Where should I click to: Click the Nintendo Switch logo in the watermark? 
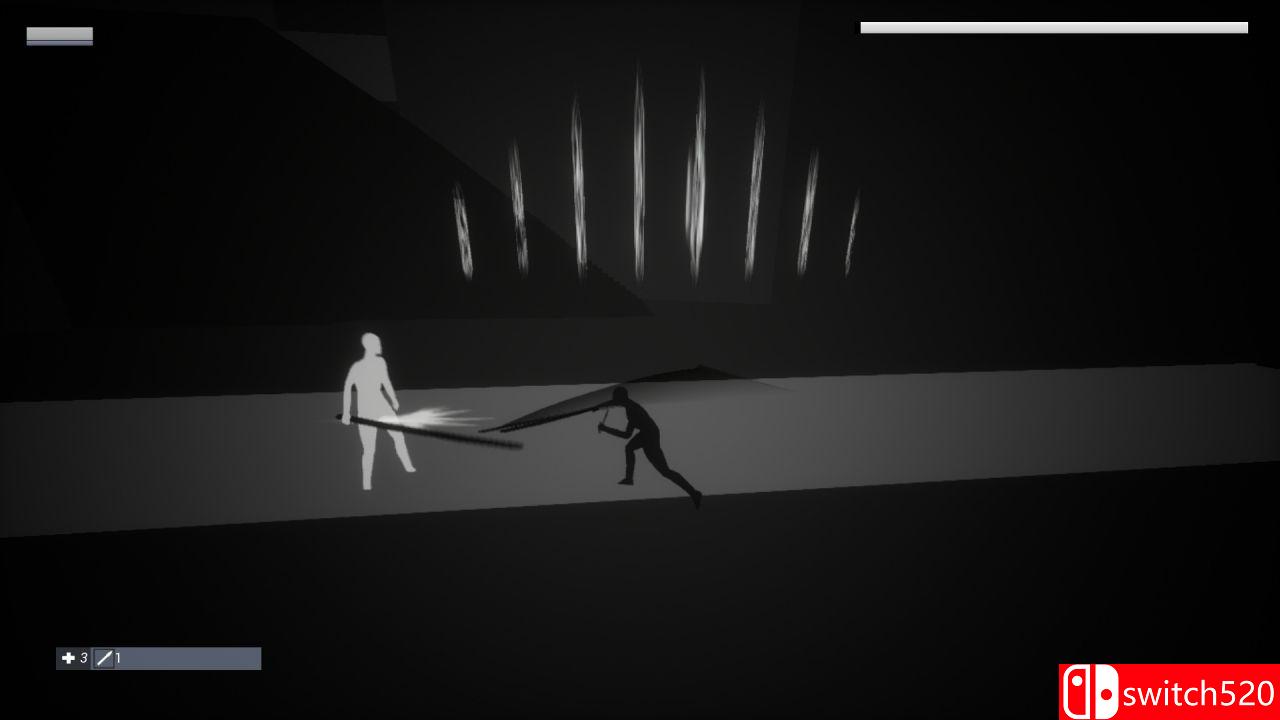click(x=1090, y=690)
